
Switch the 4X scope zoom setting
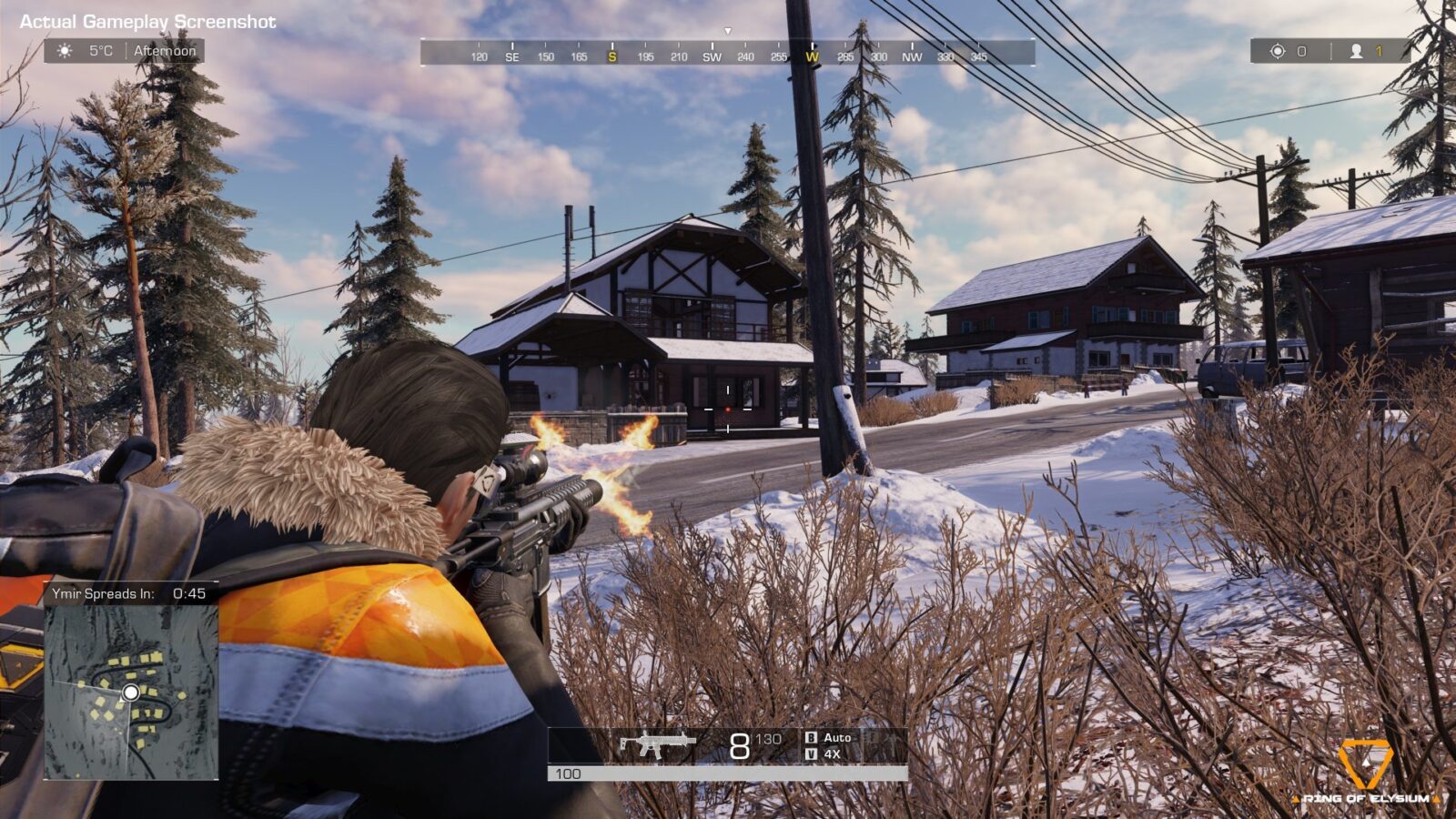click(x=831, y=754)
